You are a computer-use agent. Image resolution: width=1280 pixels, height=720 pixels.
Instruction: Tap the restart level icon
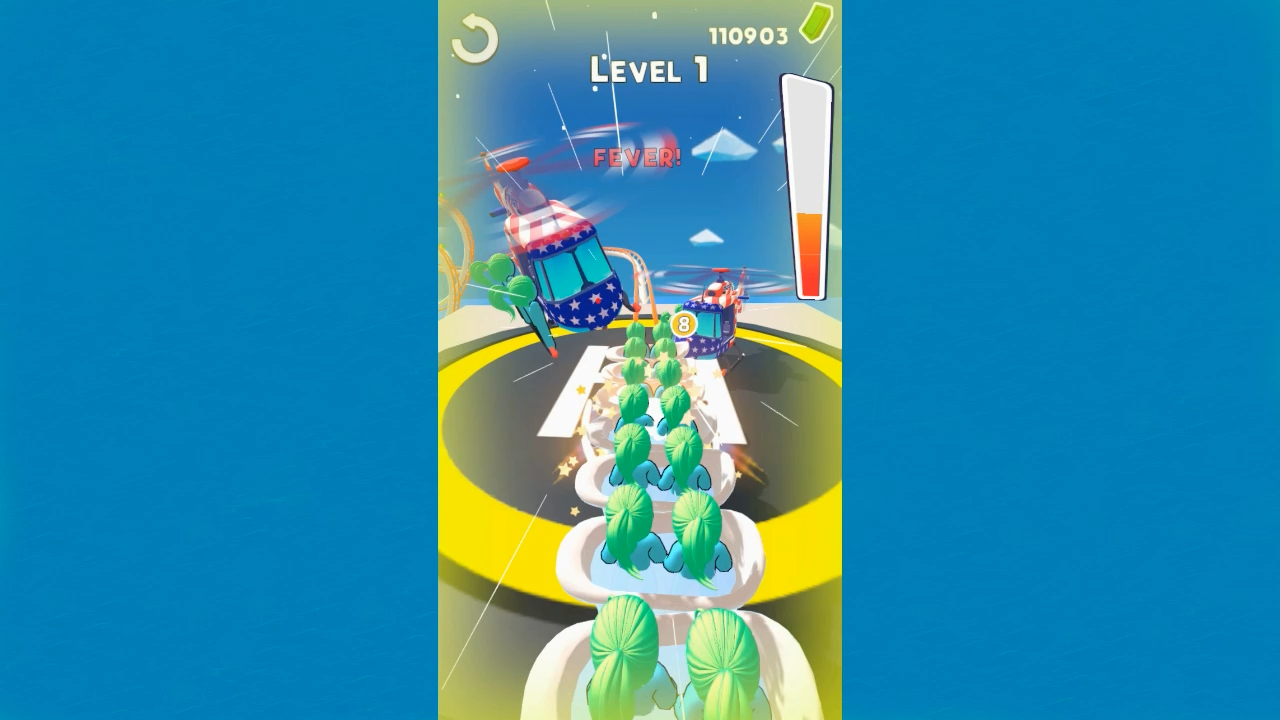(473, 40)
